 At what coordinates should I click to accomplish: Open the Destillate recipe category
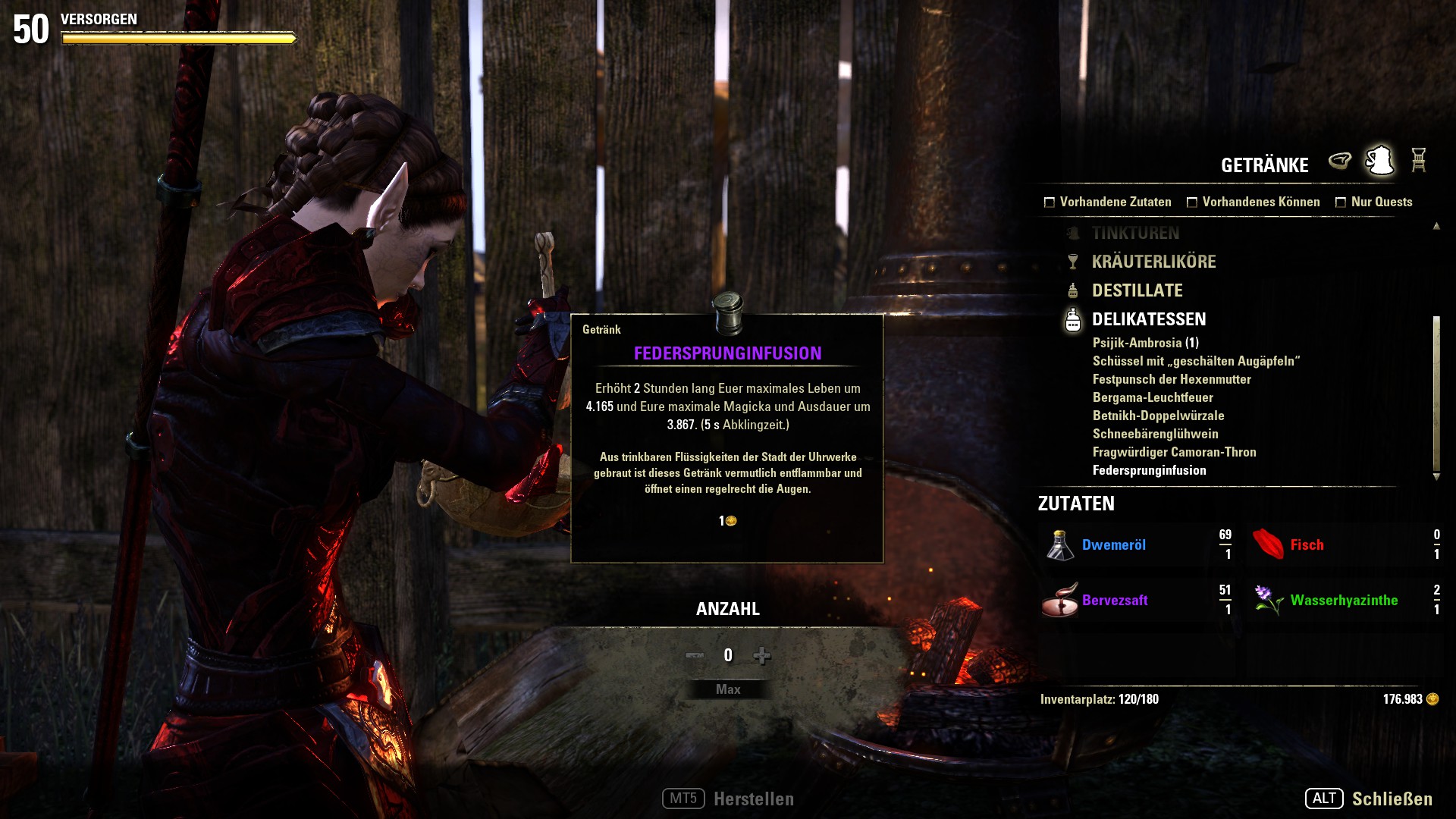click(1137, 290)
